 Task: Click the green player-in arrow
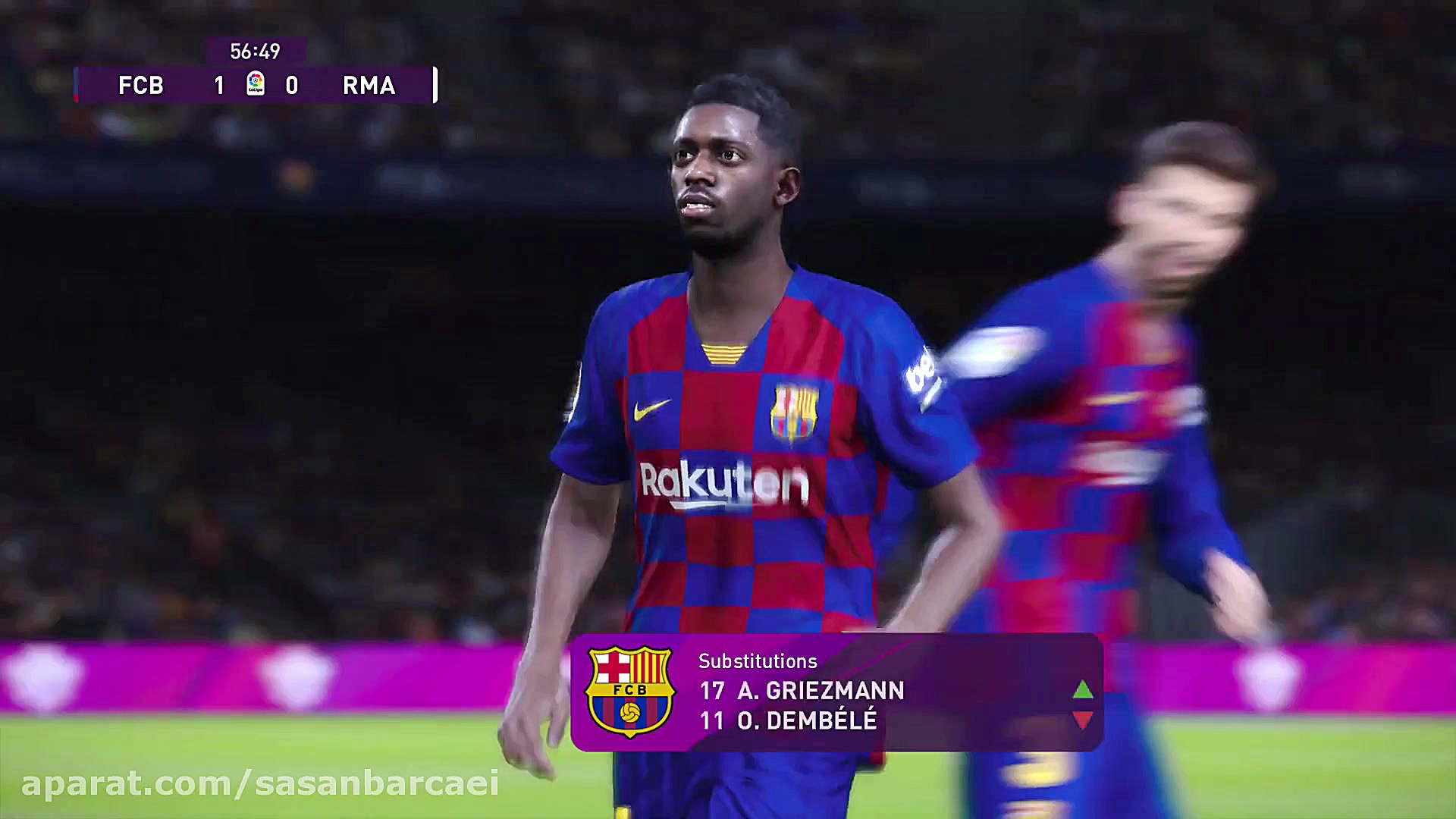(1083, 690)
